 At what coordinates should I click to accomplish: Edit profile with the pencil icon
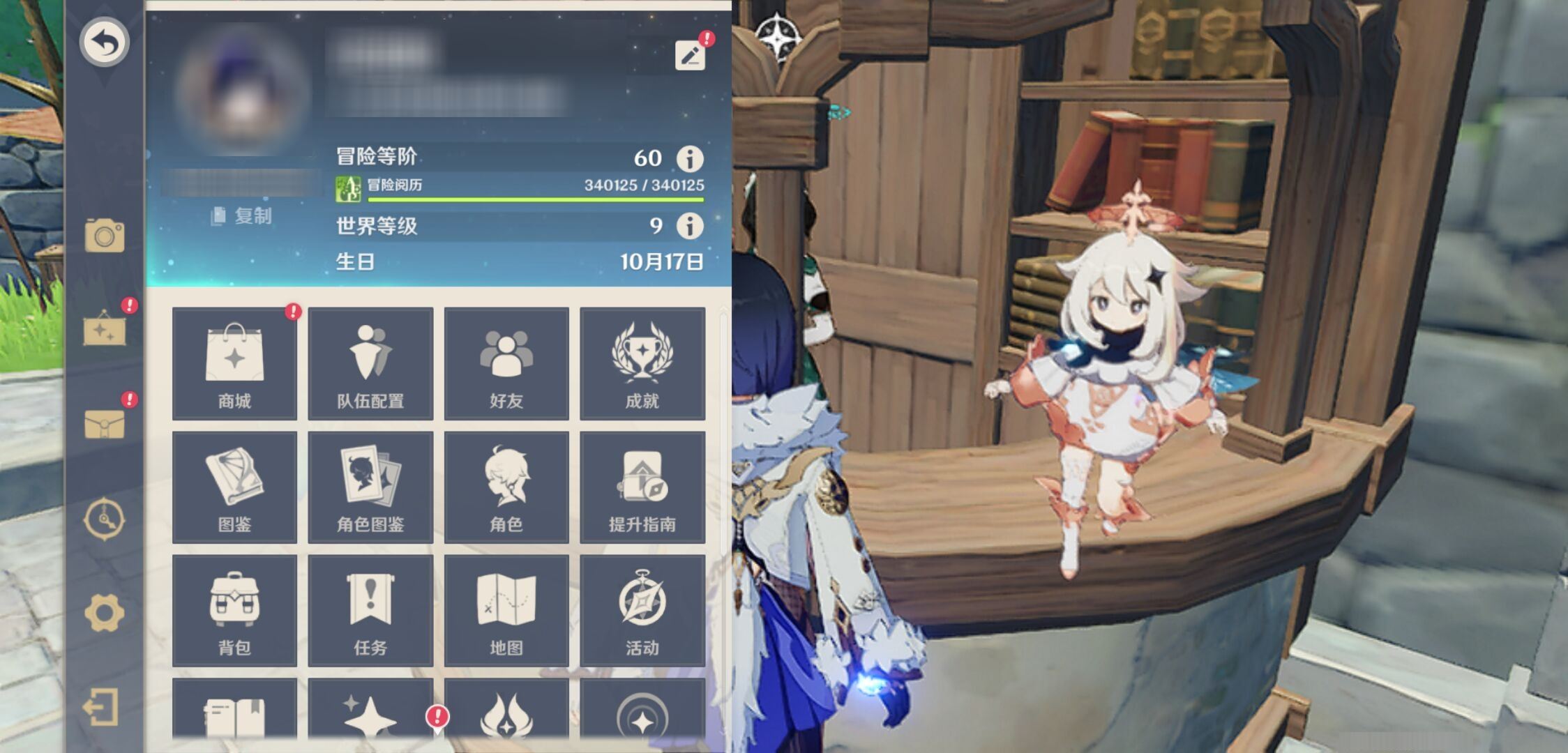[x=690, y=55]
